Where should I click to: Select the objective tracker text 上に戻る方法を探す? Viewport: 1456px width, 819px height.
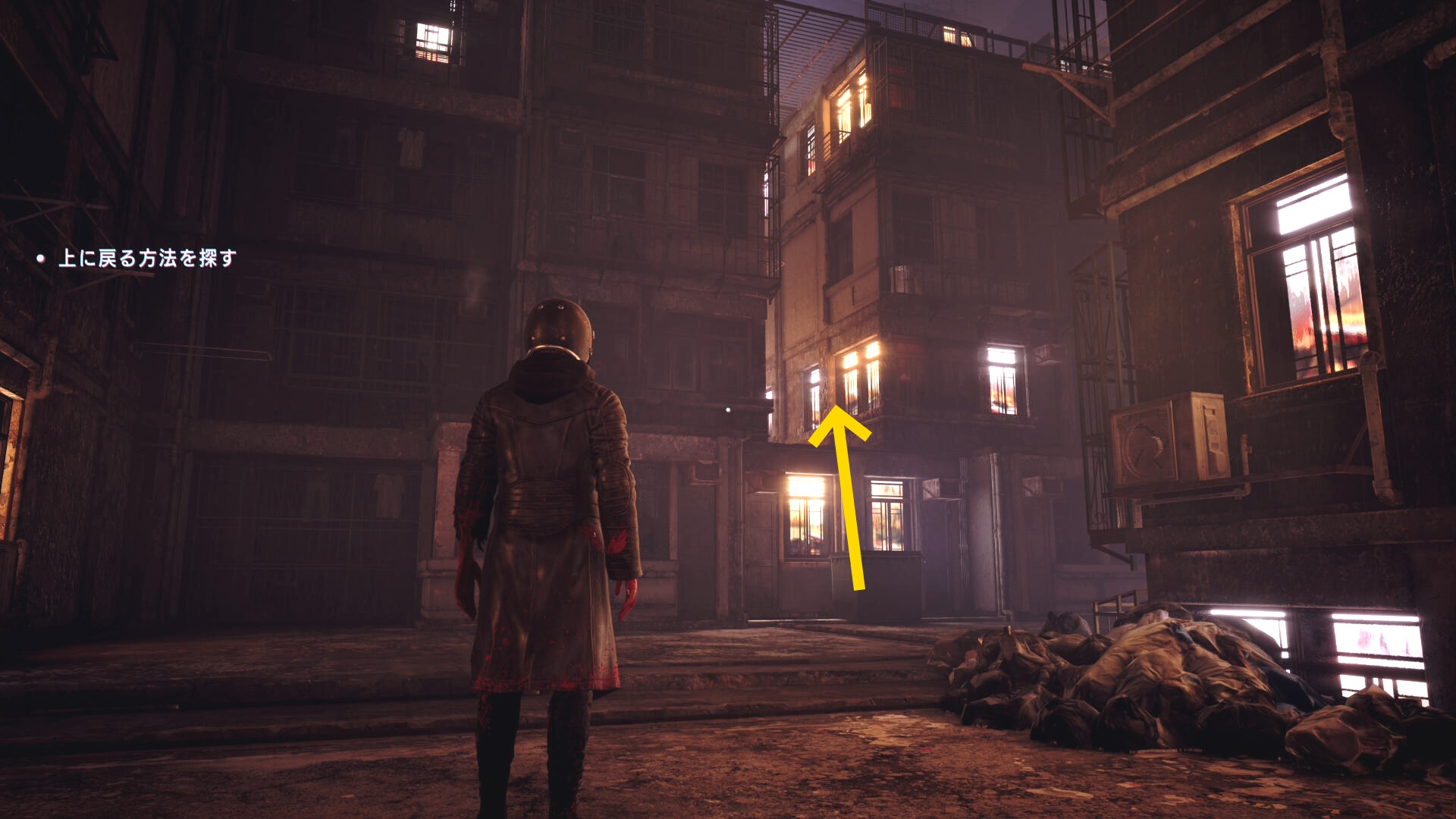(x=147, y=259)
